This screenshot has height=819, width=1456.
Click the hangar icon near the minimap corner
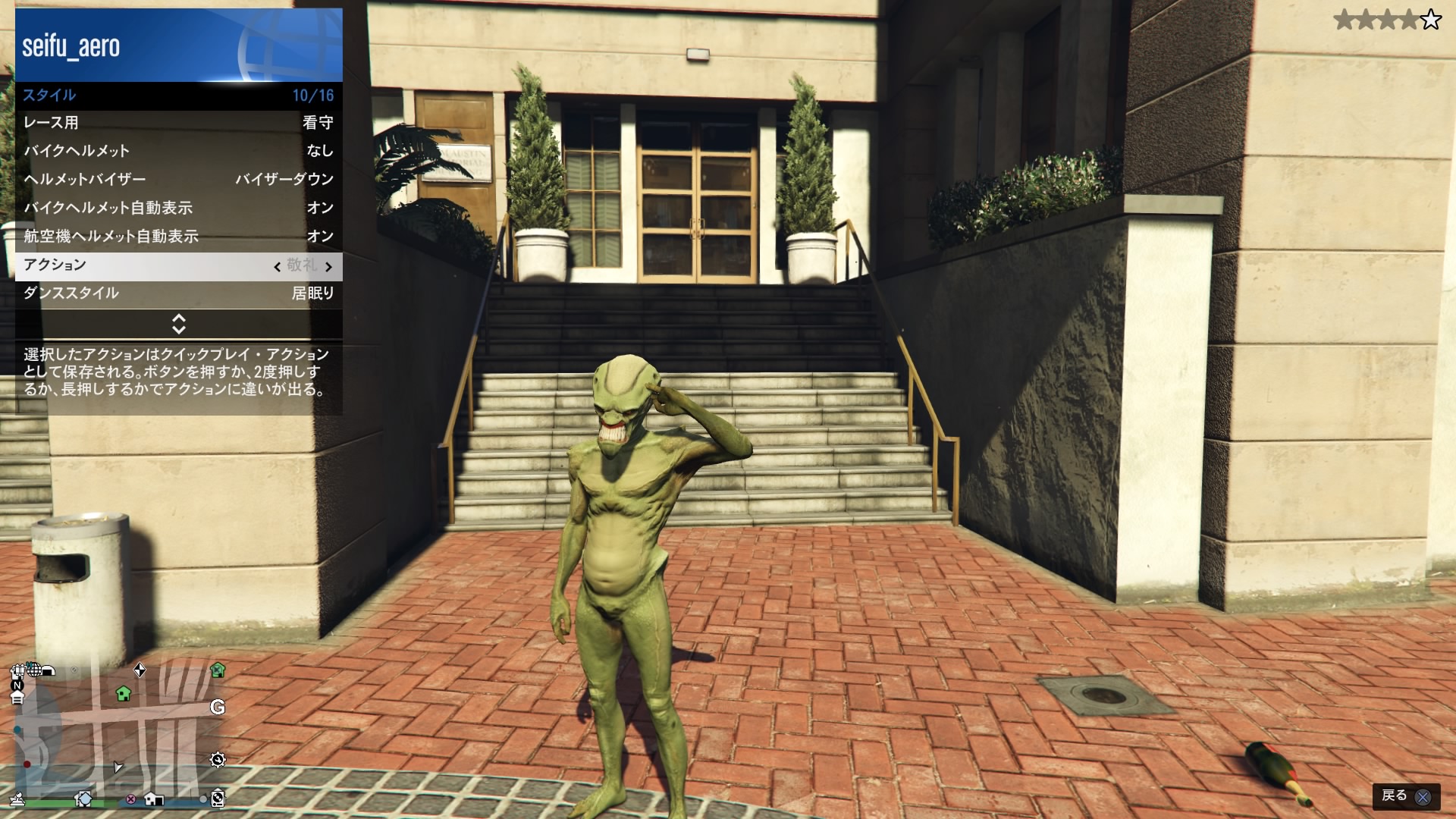pyautogui.click(x=49, y=671)
